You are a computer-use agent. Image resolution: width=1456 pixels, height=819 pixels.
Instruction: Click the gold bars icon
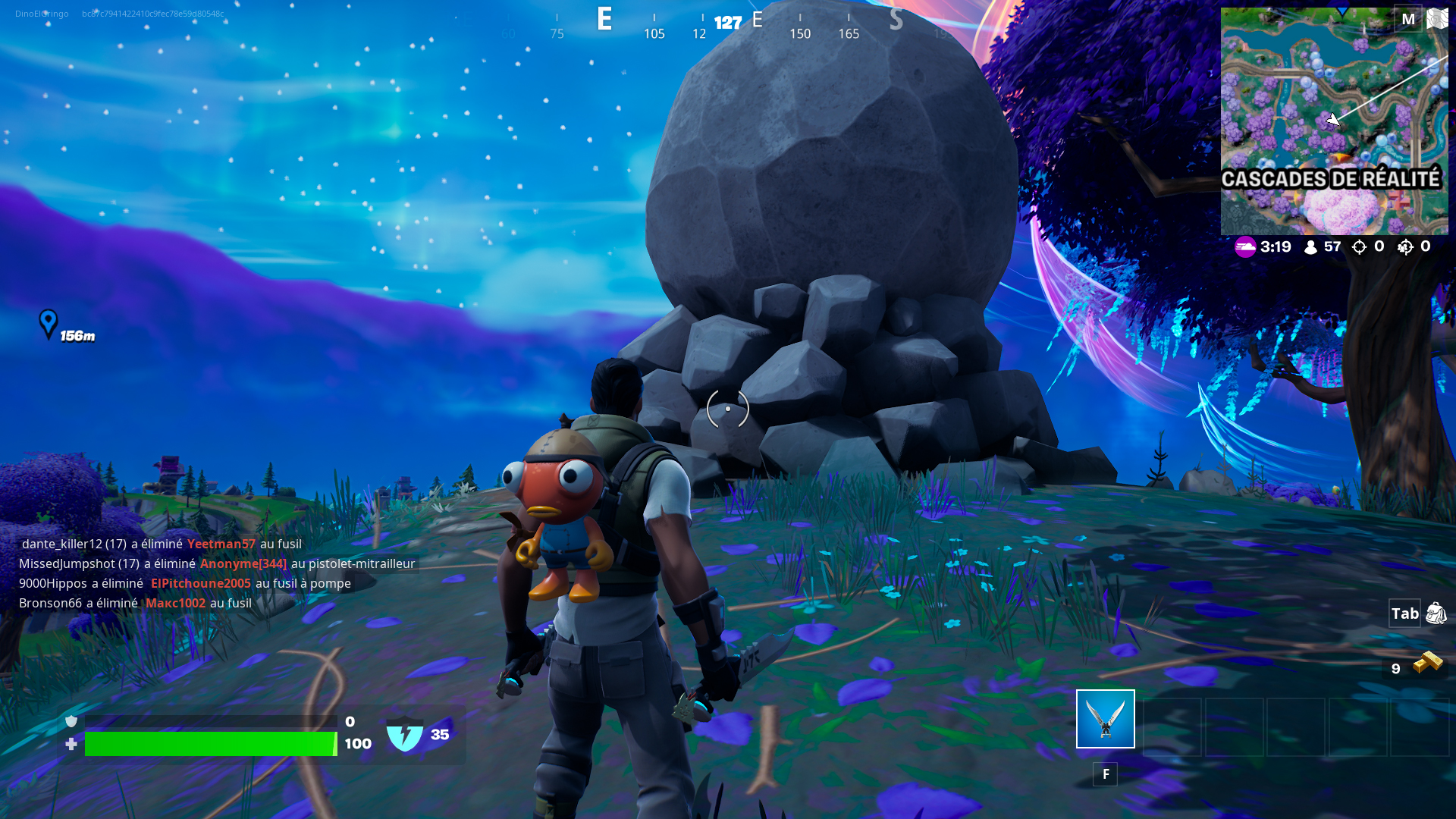pos(1427,664)
